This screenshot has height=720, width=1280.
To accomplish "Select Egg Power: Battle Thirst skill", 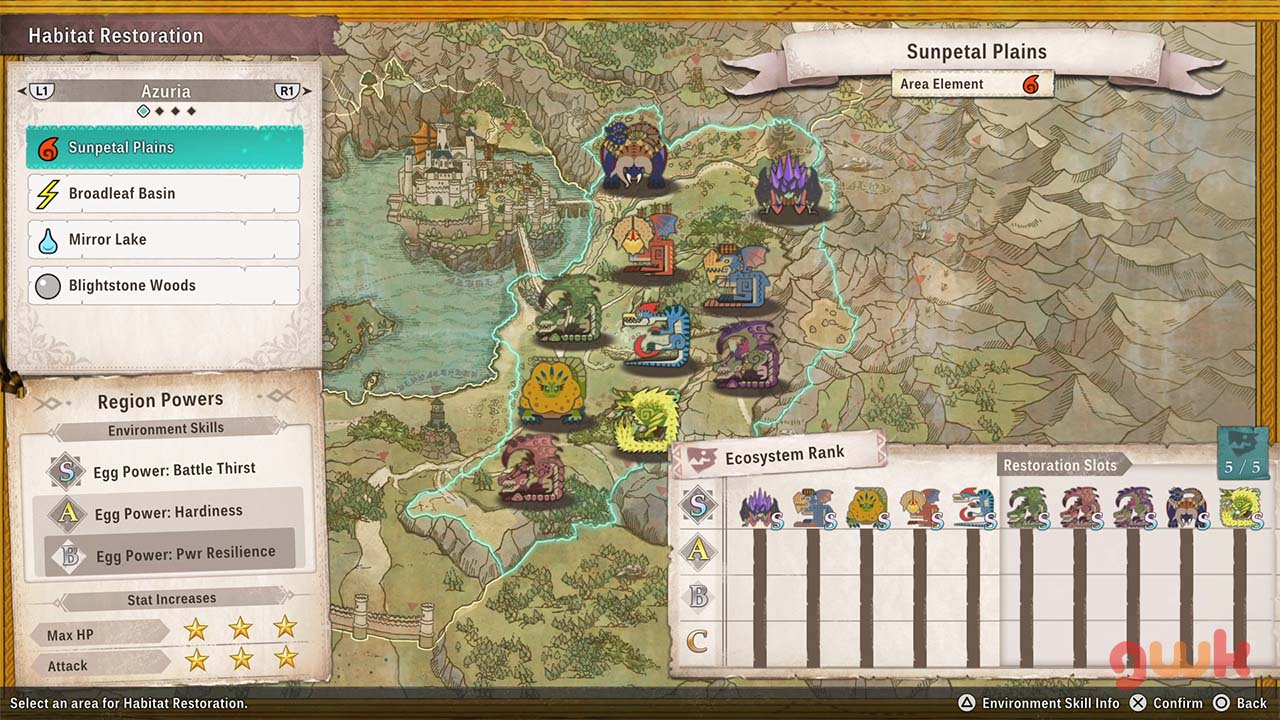I will [173, 469].
